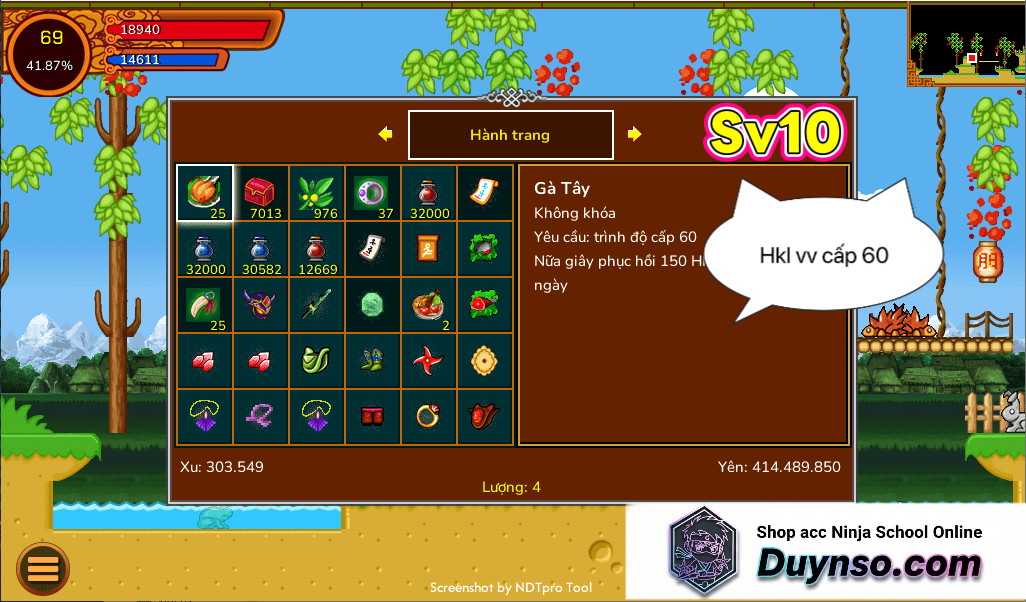Select the orange skill book with running figure
This screenshot has height=602, width=1026.
click(429, 249)
